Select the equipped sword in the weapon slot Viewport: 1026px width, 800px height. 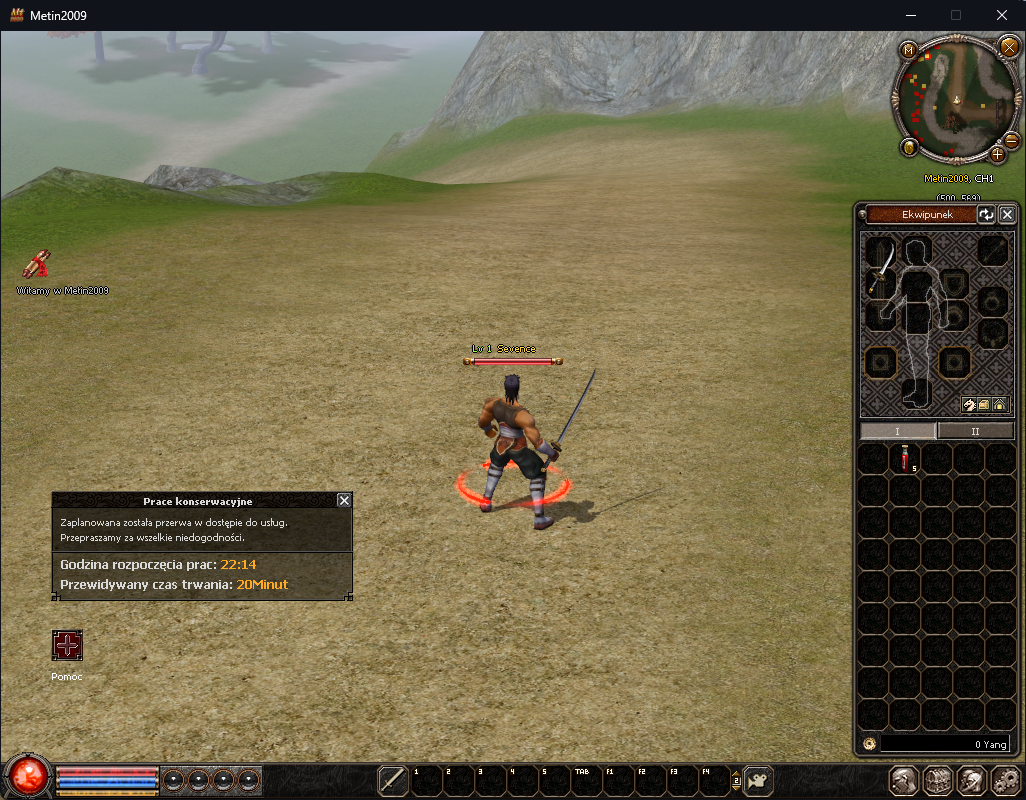click(x=879, y=270)
